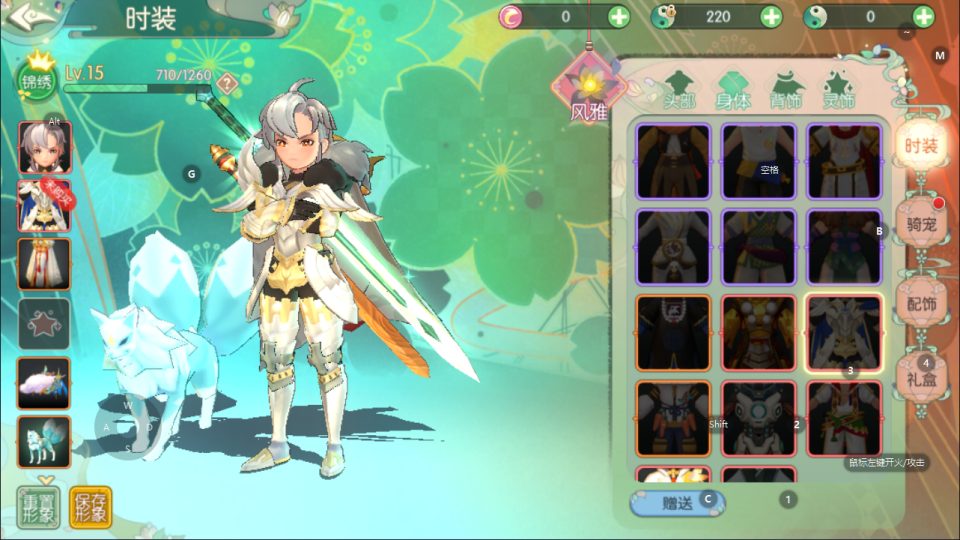Select the pink cloud mount slot

click(x=44, y=383)
